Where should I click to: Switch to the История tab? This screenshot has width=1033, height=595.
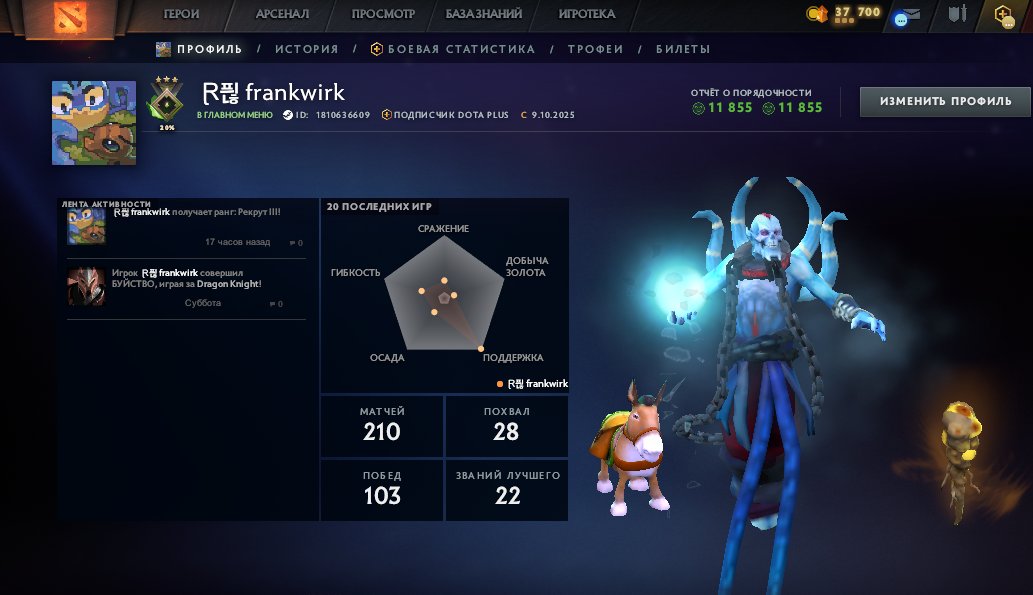pyautogui.click(x=307, y=49)
